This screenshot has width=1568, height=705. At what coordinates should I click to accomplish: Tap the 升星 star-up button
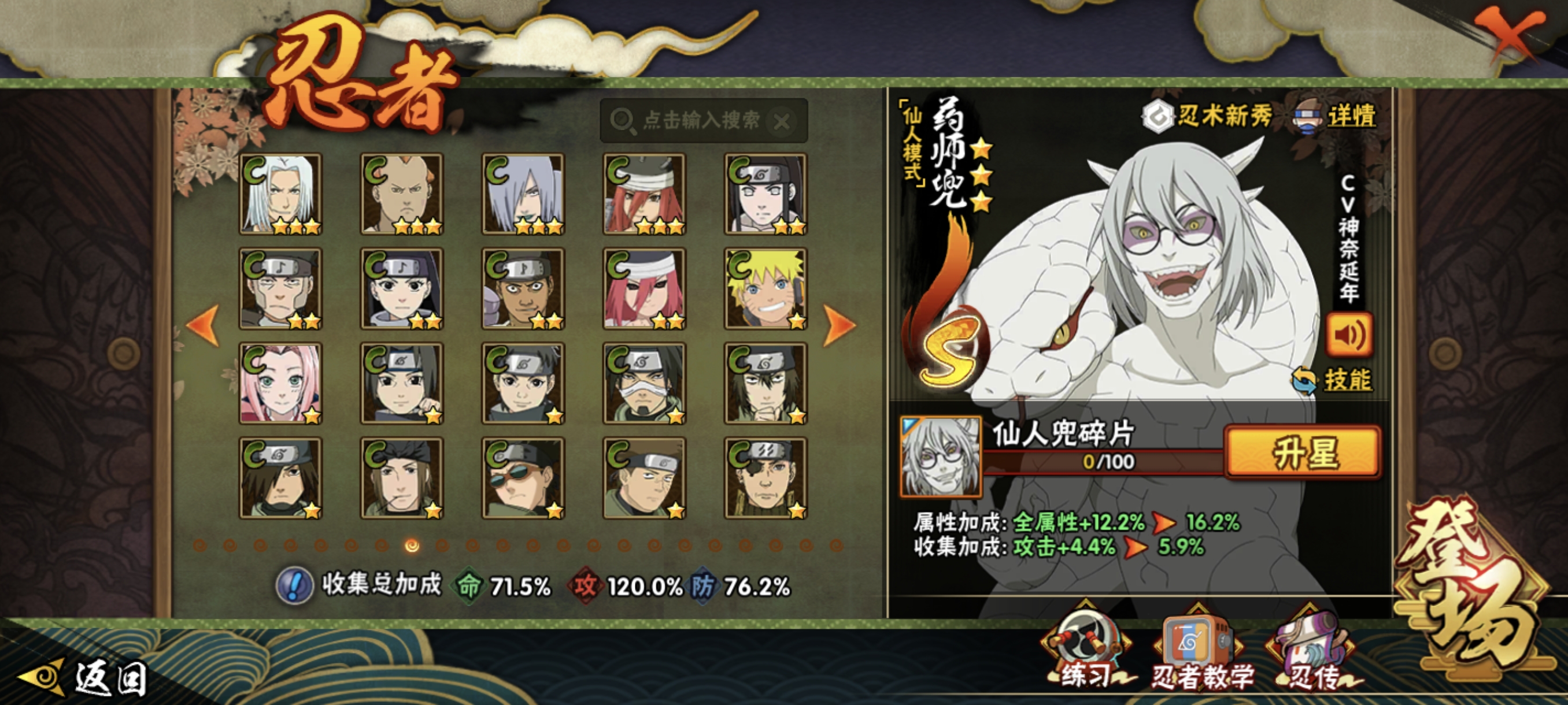1303,452
